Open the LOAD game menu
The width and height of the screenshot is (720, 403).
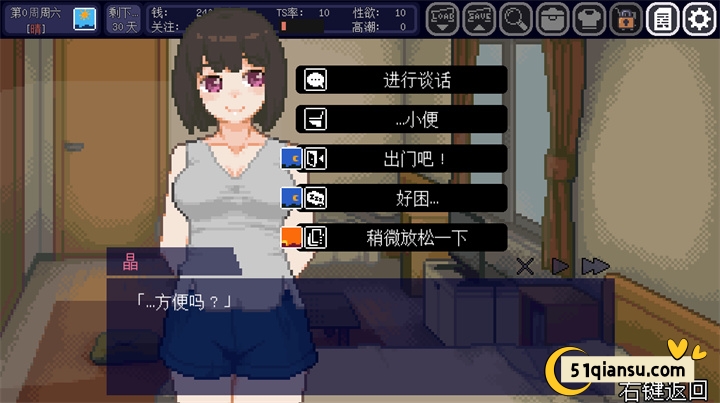pyautogui.click(x=444, y=17)
